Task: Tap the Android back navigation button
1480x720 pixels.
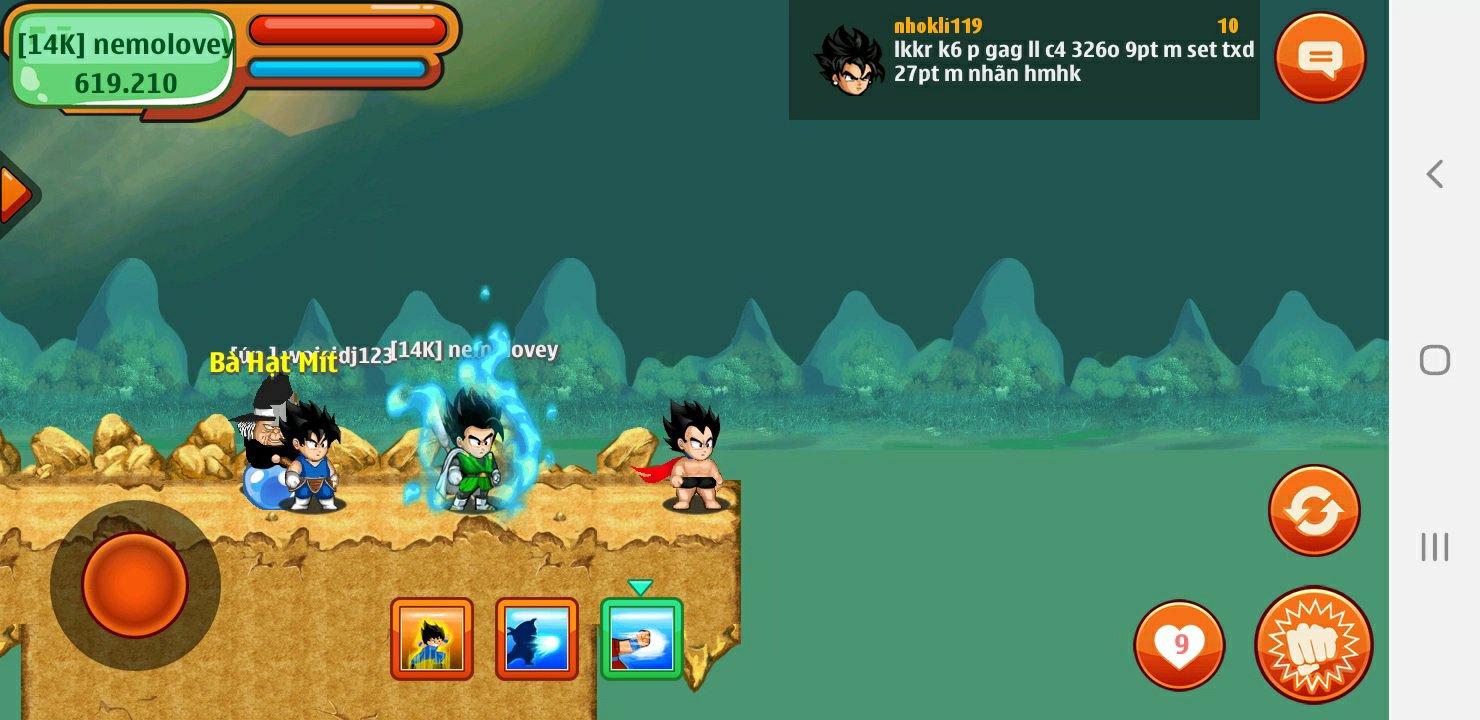Action: tap(1435, 174)
